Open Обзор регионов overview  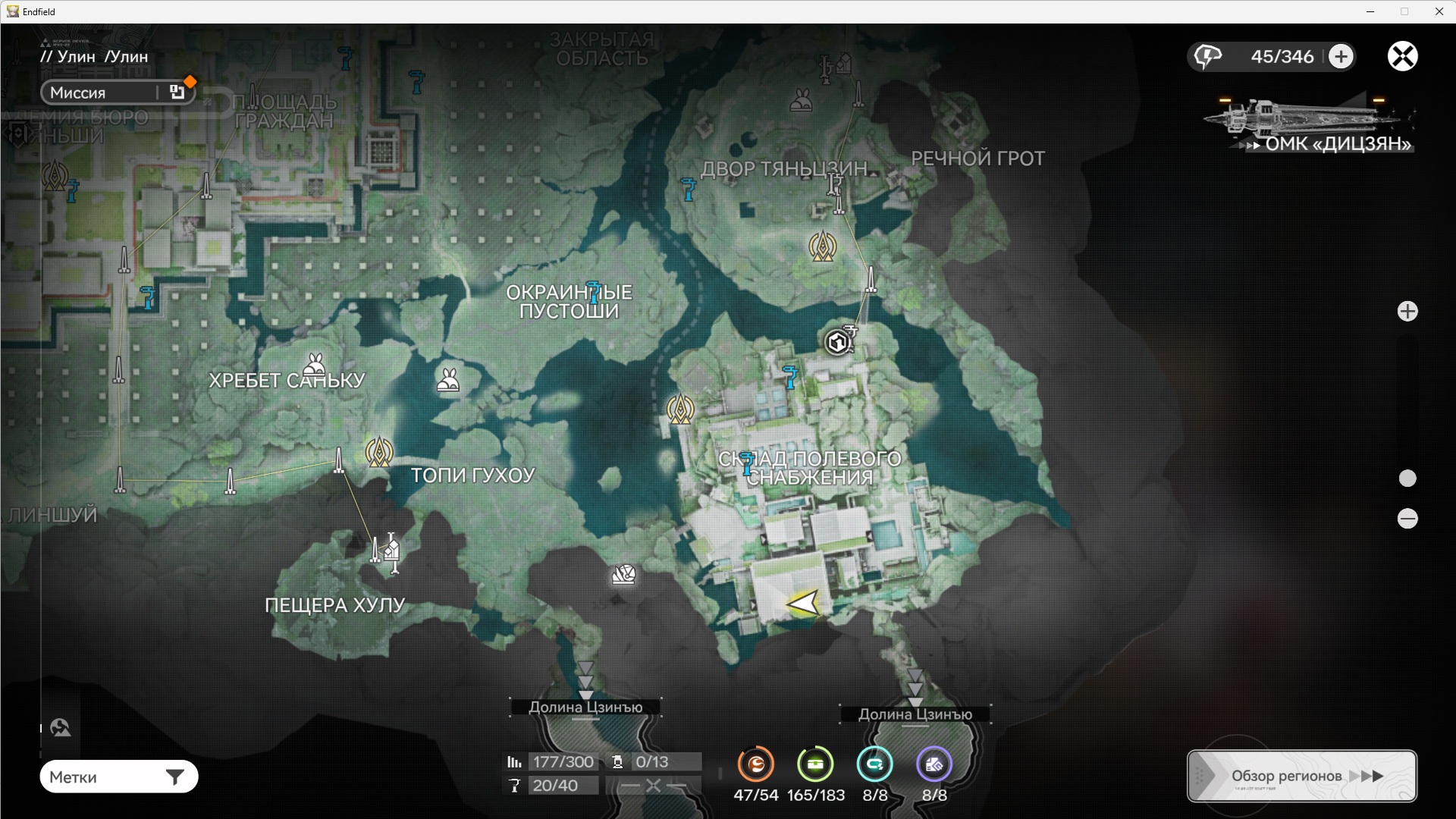point(1301,776)
